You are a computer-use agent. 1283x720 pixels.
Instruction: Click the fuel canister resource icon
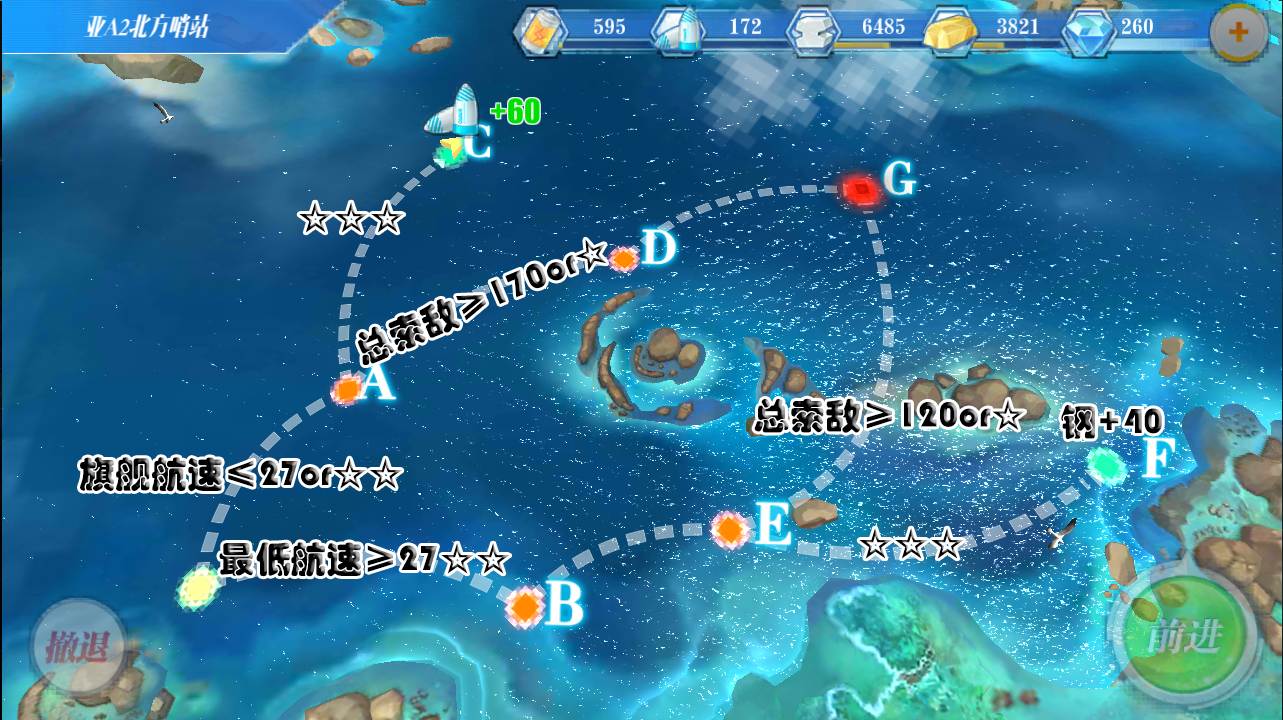(x=540, y=29)
